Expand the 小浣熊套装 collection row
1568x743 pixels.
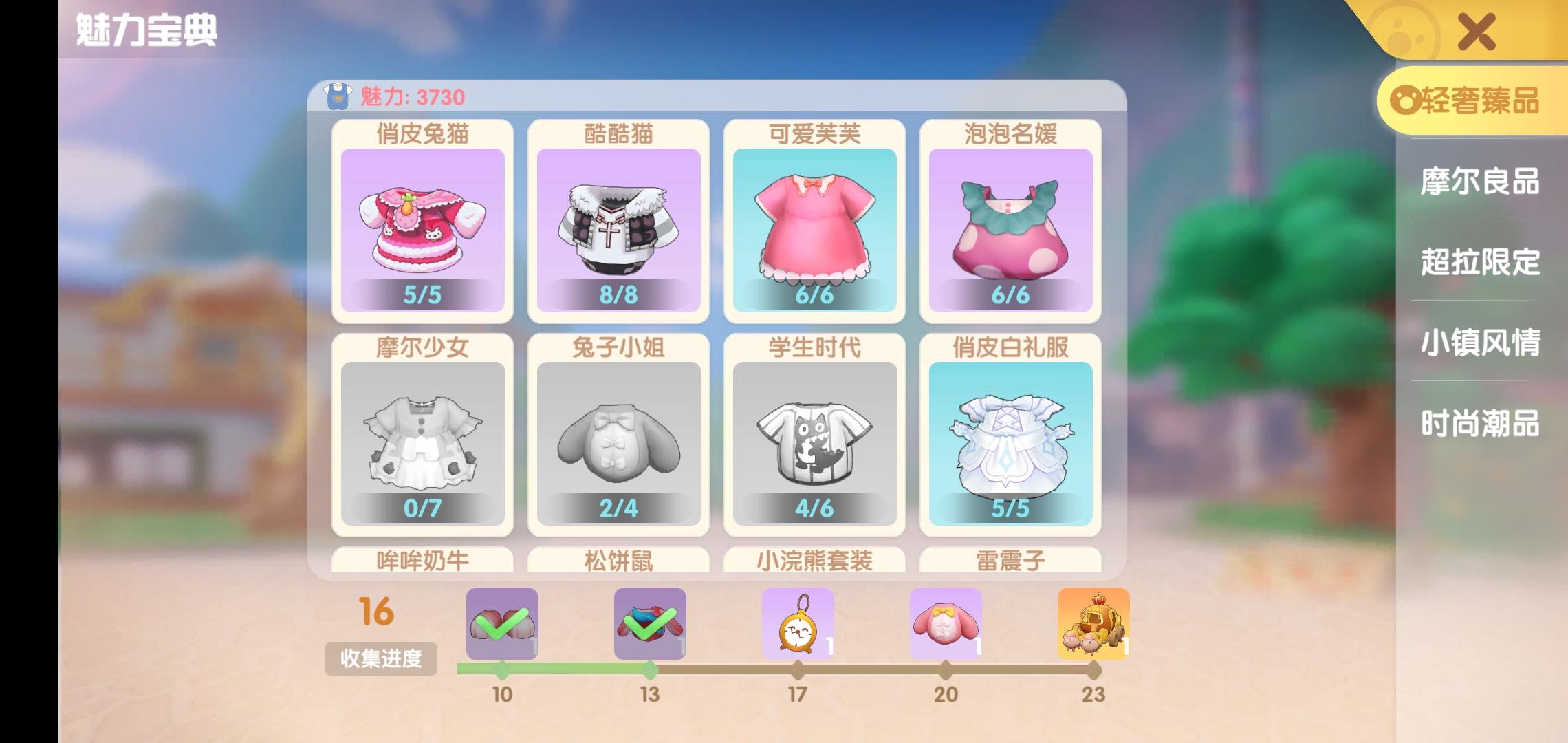(x=814, y=563)
